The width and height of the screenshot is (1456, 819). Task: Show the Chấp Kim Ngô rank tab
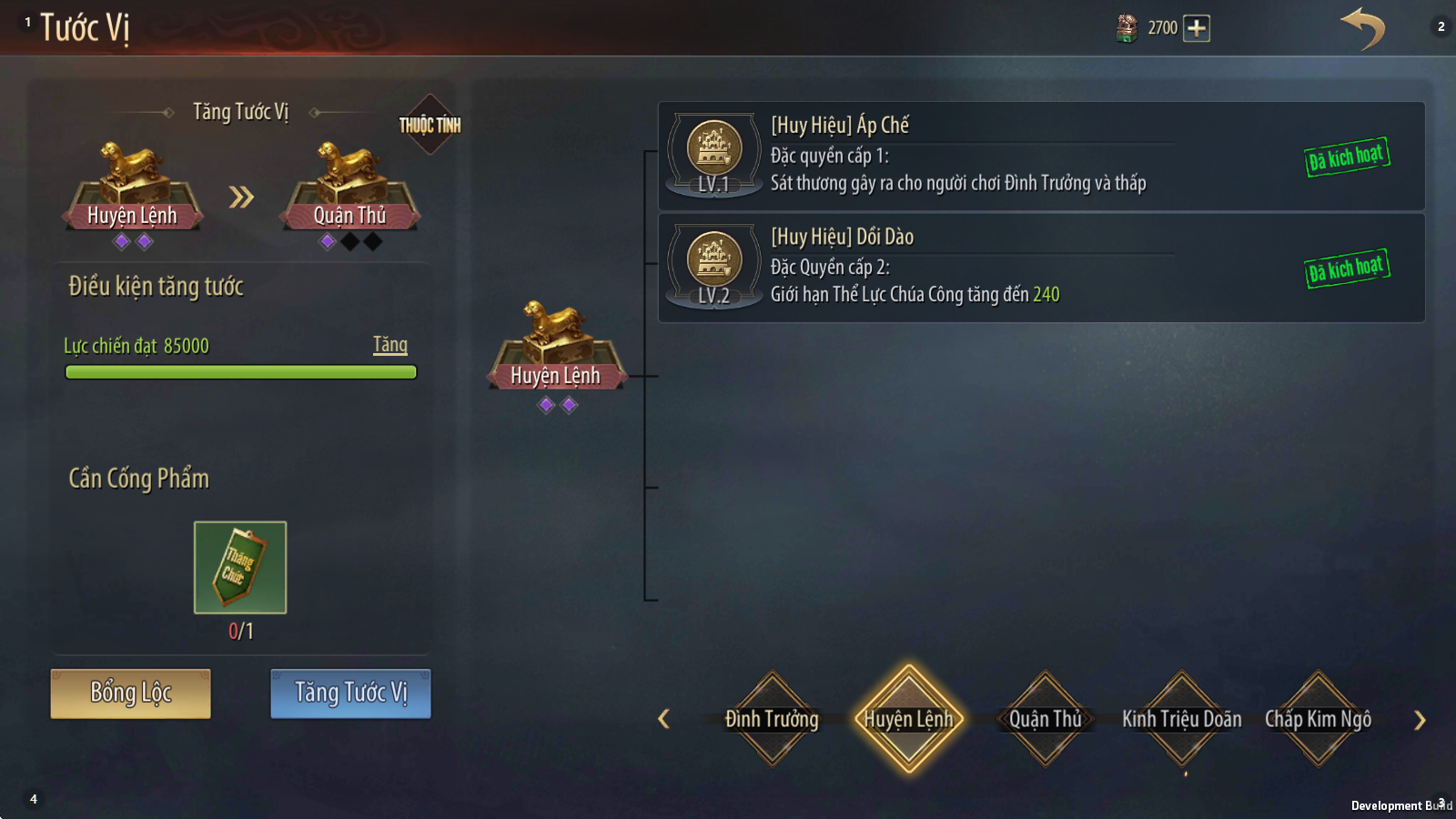(x=1318, y=719)
